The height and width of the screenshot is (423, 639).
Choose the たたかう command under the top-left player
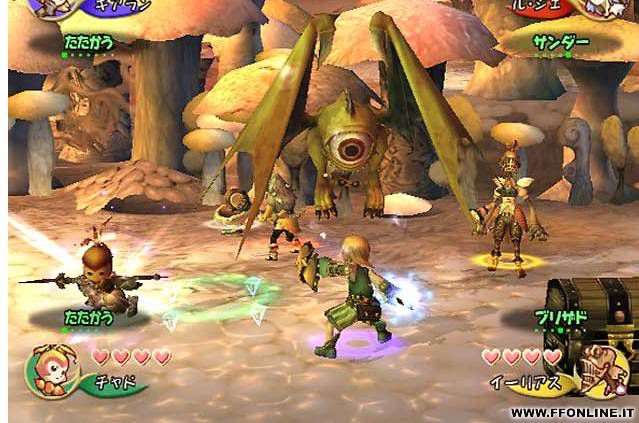(x=89, y=45)
